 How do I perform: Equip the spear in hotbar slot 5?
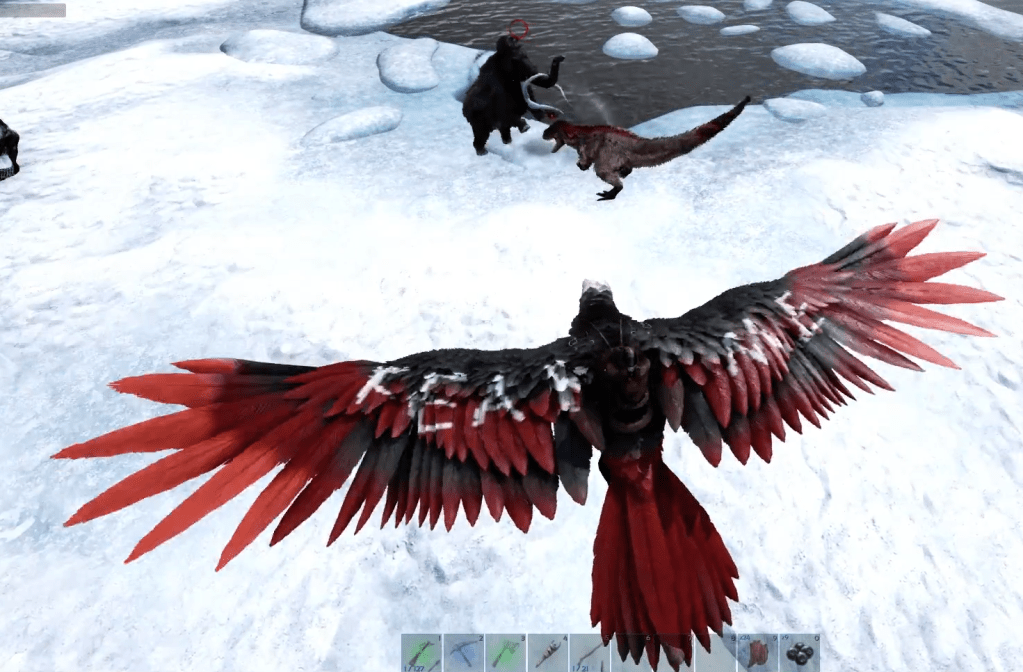[x=589, y=652]
